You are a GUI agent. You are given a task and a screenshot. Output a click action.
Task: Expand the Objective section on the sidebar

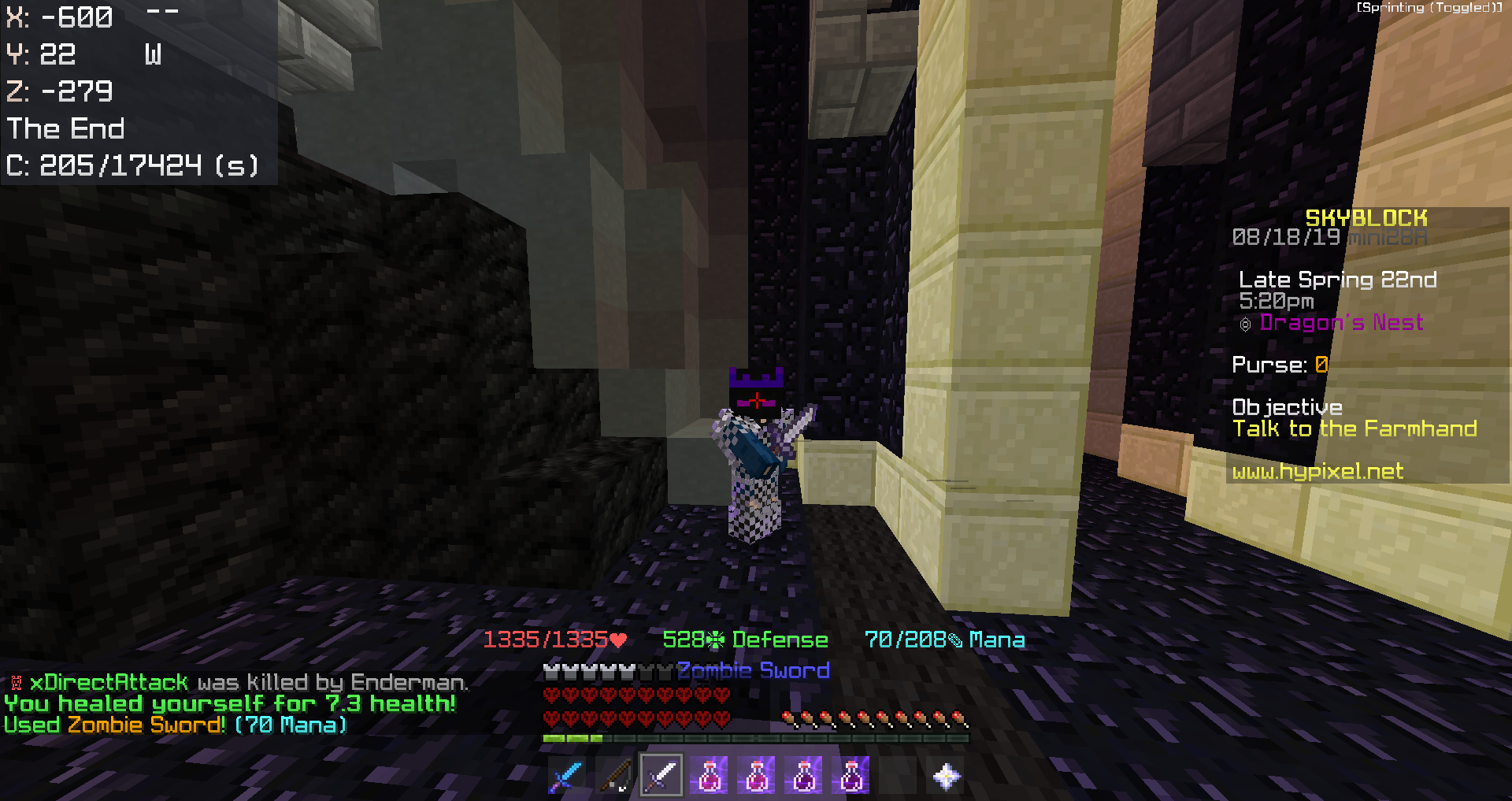[1287, 407]
